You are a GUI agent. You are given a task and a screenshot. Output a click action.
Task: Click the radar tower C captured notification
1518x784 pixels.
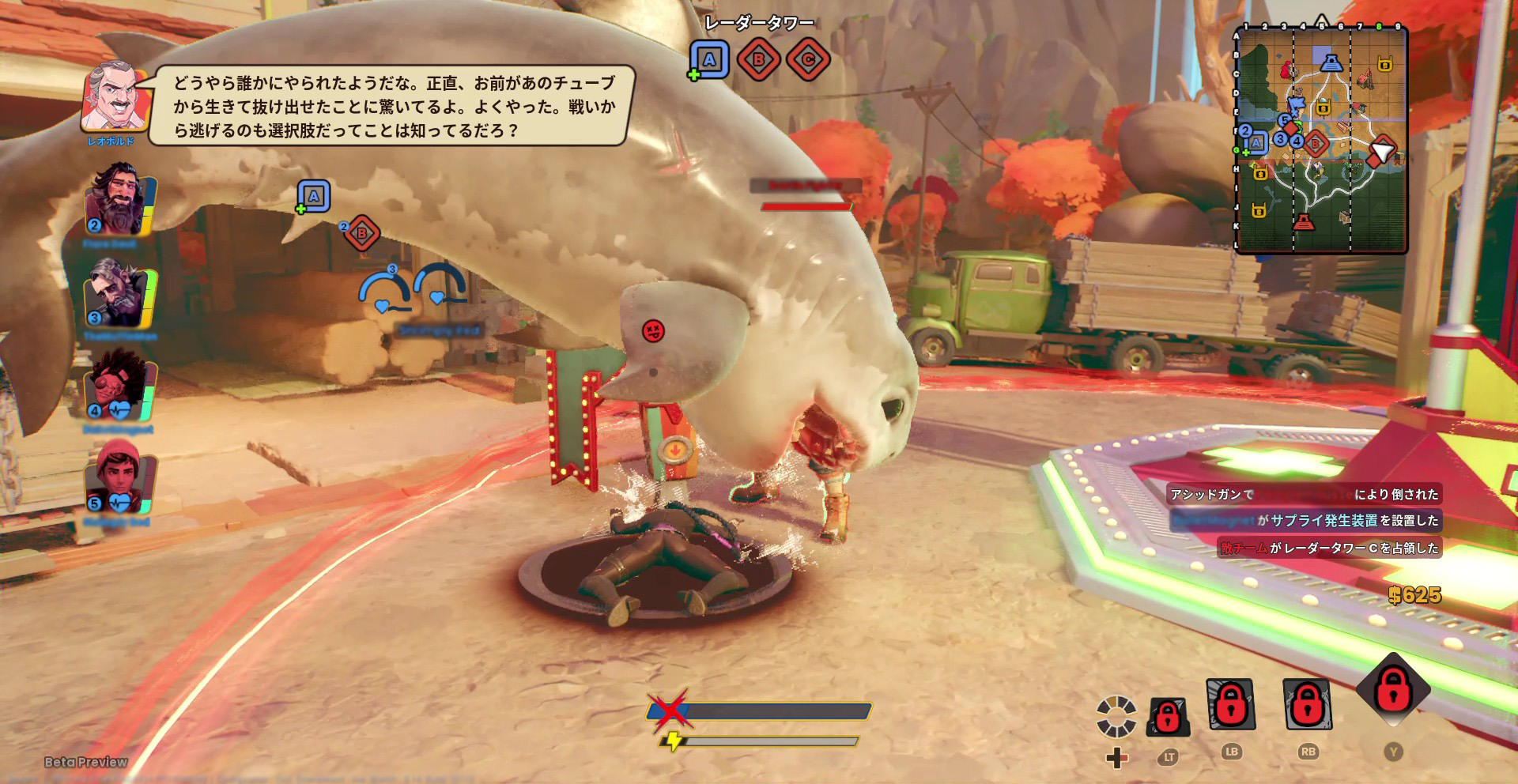click(1330, 548)
